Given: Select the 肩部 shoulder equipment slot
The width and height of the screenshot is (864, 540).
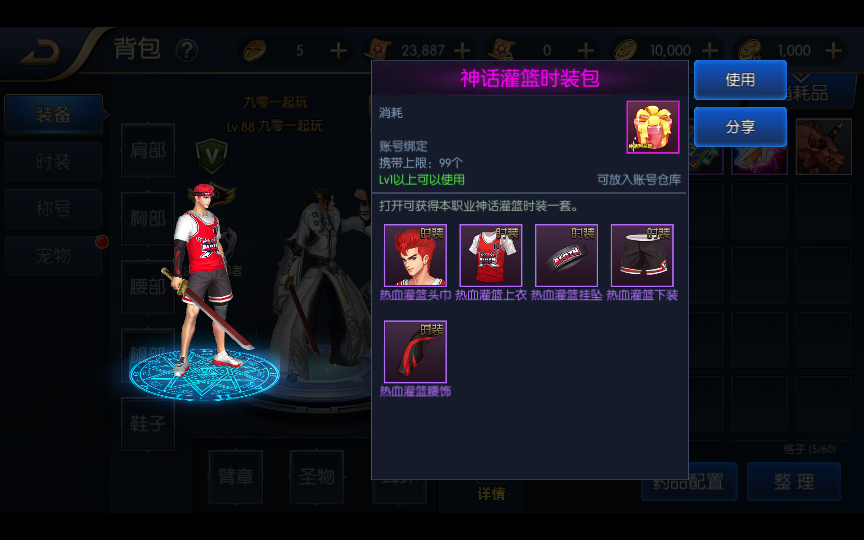Looking at the screenshot, I should (x=148, y=151).
